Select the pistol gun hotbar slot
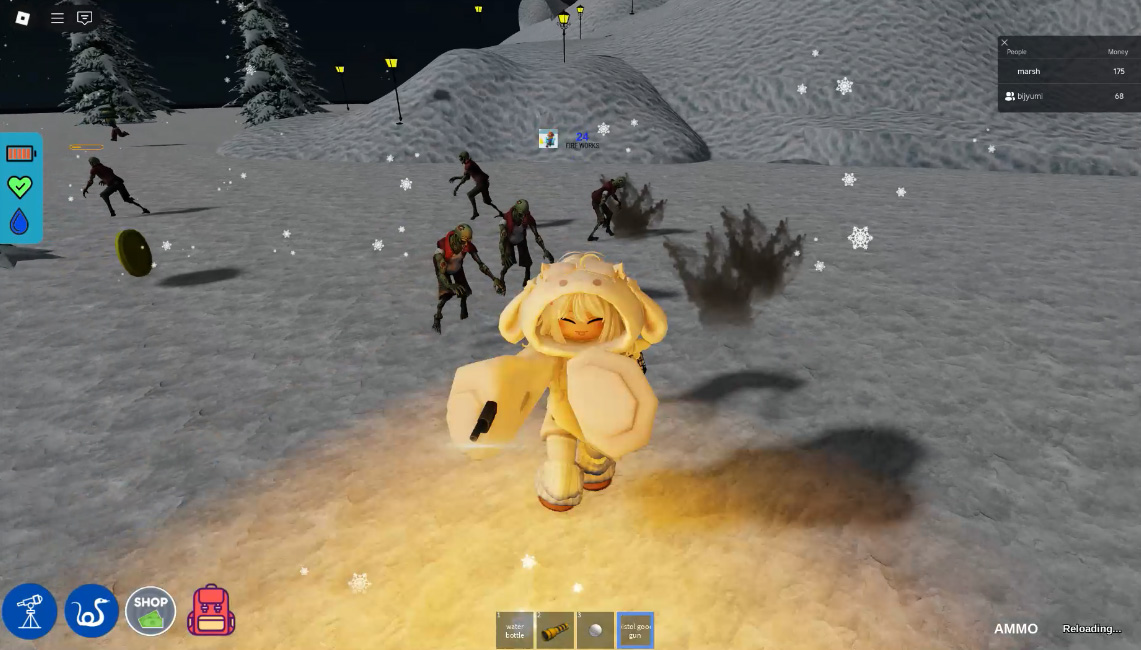Viewport: 1141px width, 650px height. coord(635,630)
